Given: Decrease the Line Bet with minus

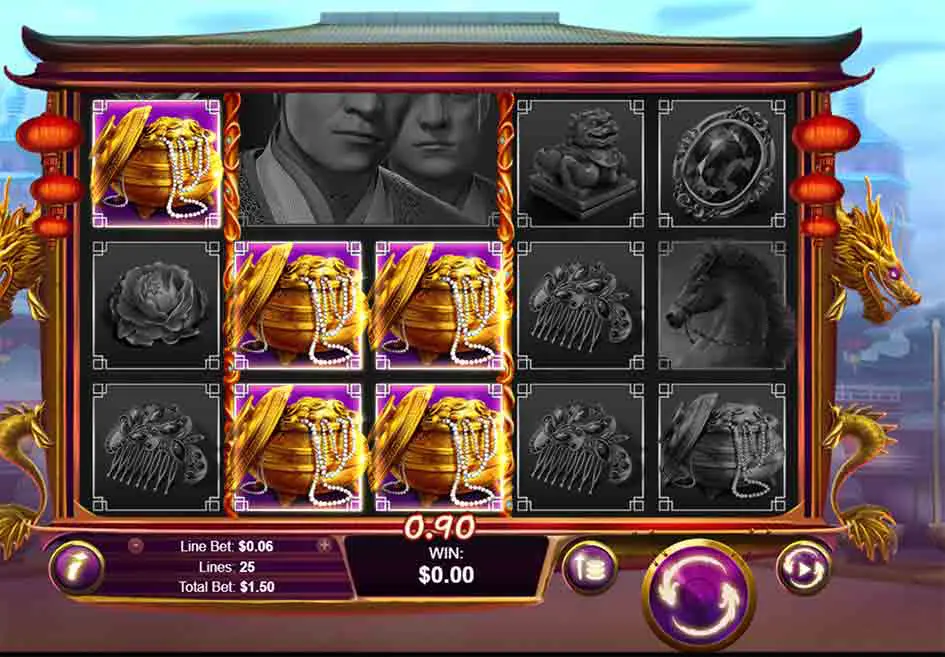Looking at the screenshot, I should point(136,546).
